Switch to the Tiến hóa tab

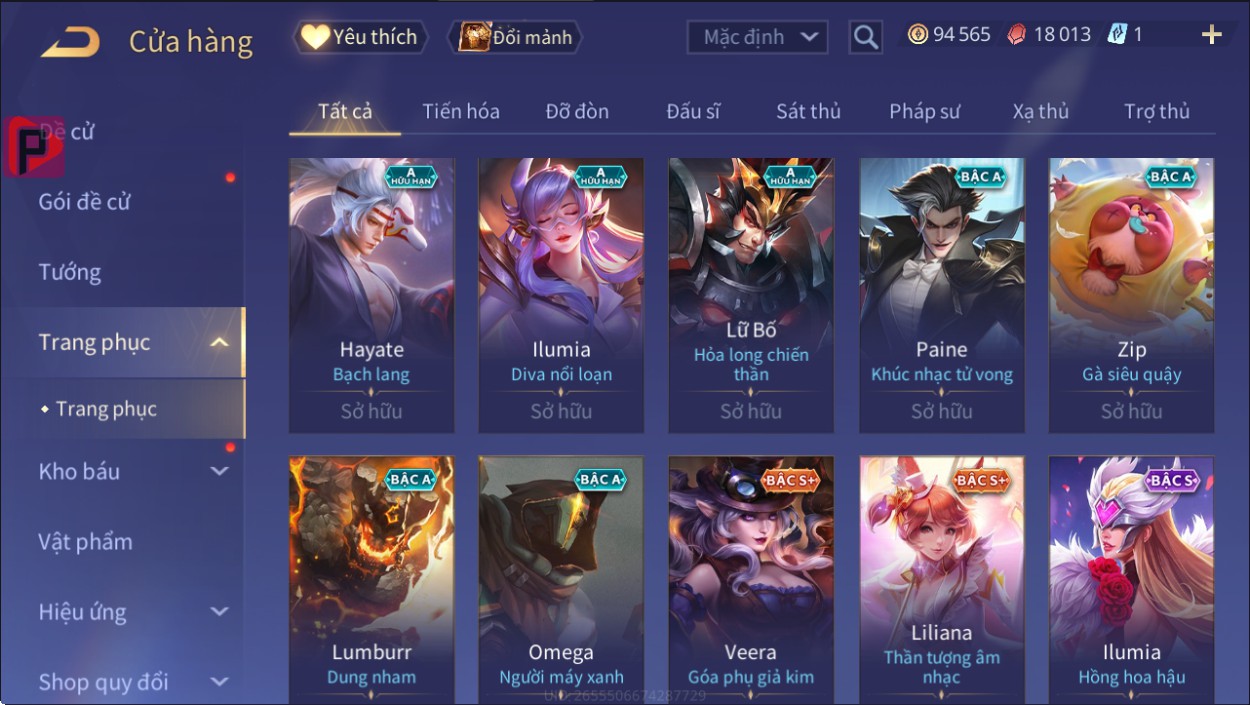(460, 112)
